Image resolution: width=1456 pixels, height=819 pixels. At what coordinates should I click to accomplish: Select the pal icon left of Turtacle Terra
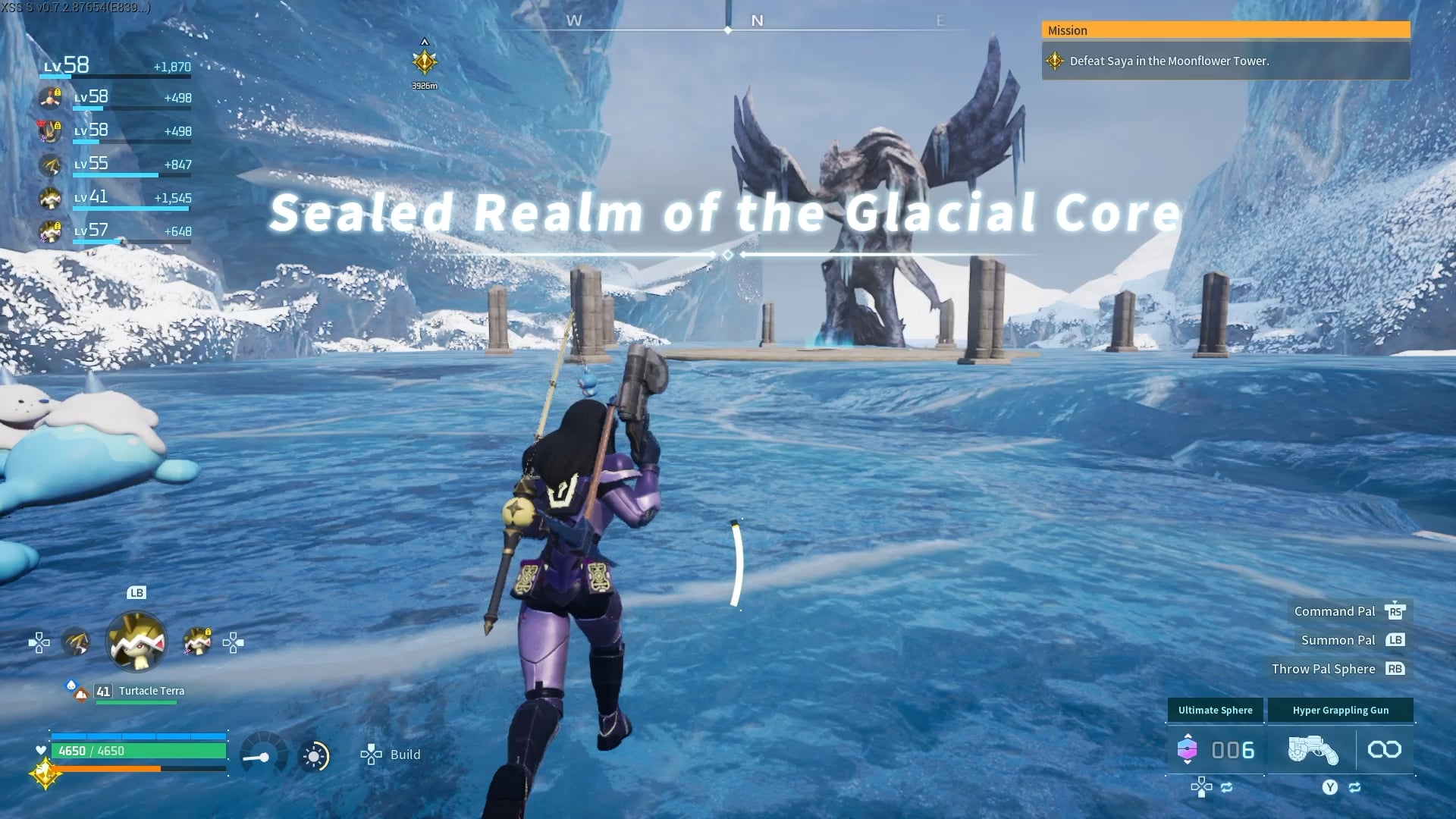click(75, 642)
